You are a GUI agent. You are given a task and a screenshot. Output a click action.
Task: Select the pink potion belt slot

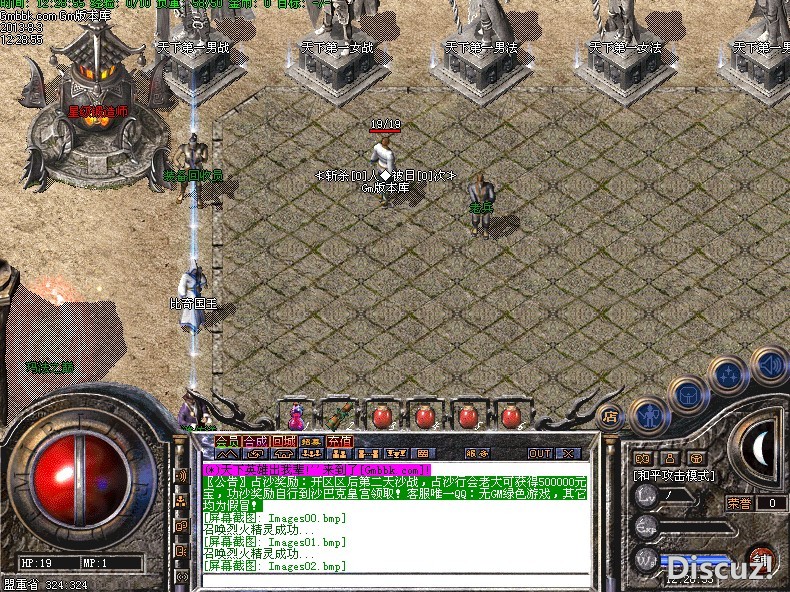click(295, 415)
